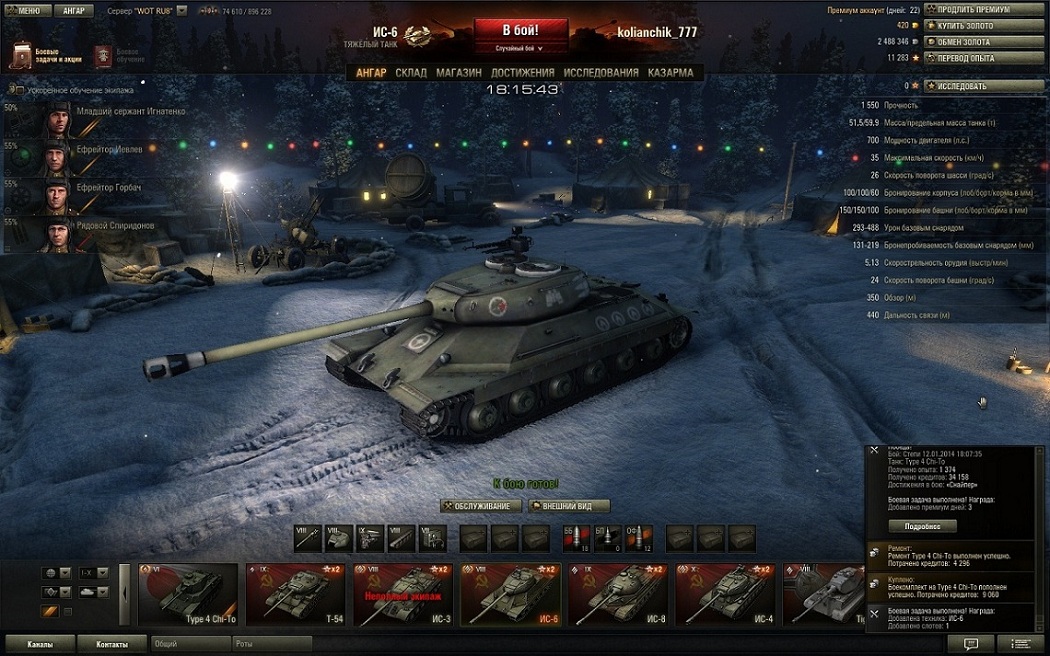Click Подробнее in the battle notification
This screenshot has width=1050, height=656.
click(x=923, y=526)
